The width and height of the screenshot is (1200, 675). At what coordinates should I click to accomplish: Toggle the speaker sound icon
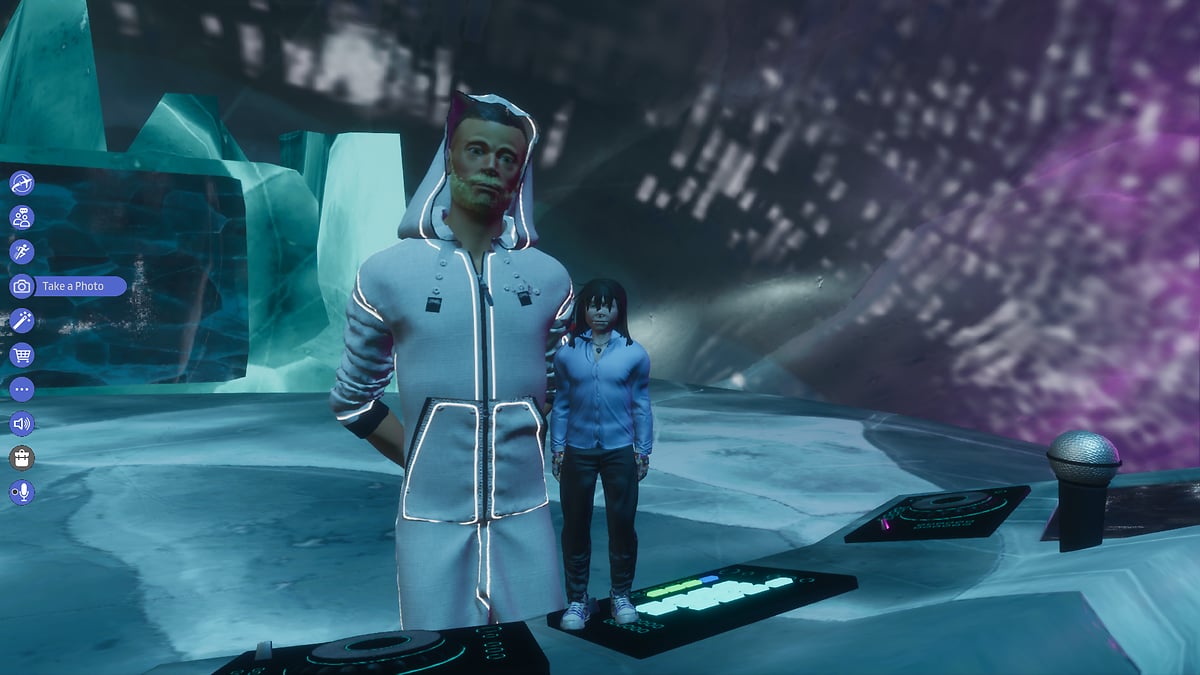coord(22,424)
